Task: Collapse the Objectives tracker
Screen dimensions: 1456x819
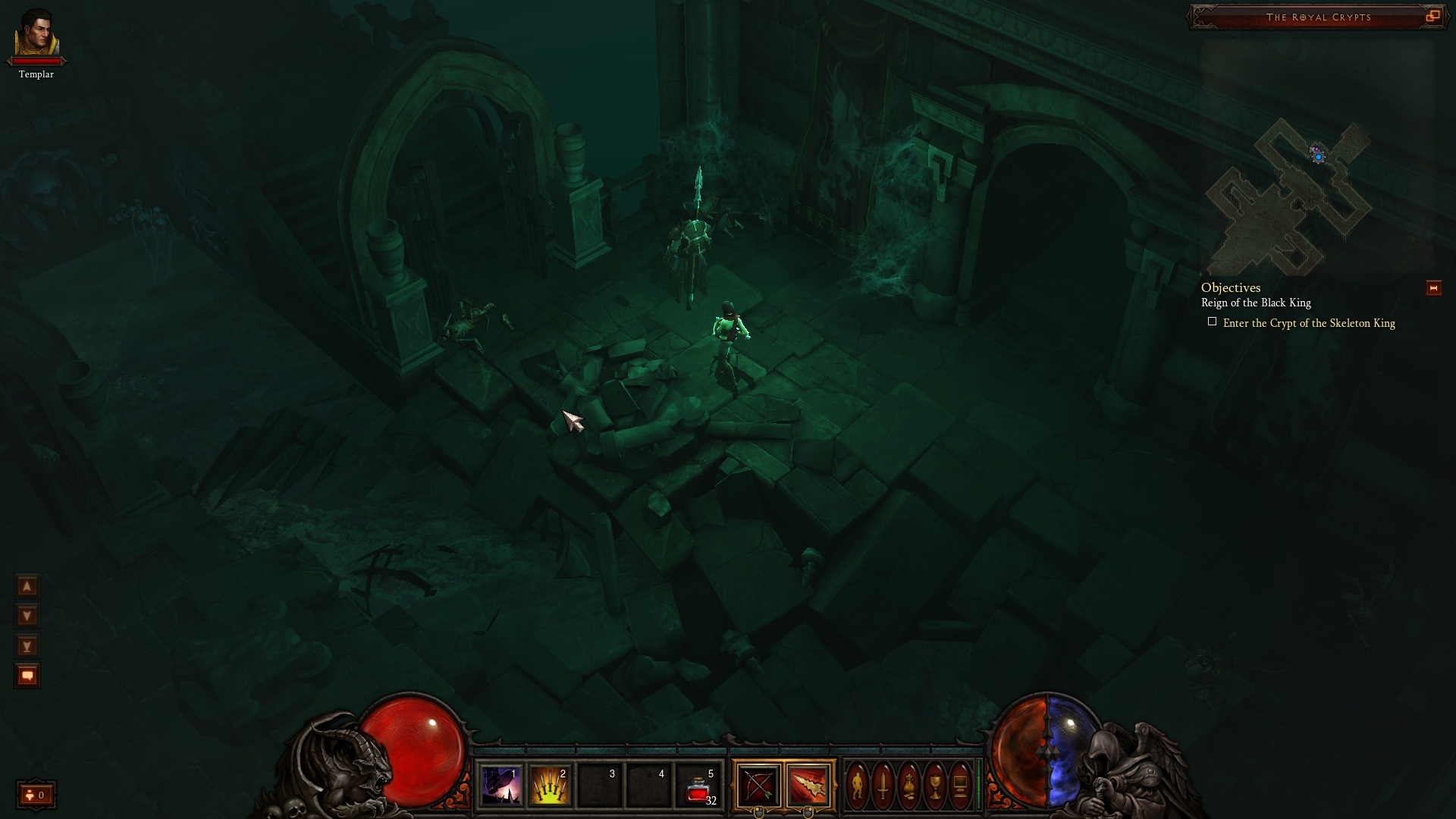Action: pyautogui.click(x=1433, y=288)
